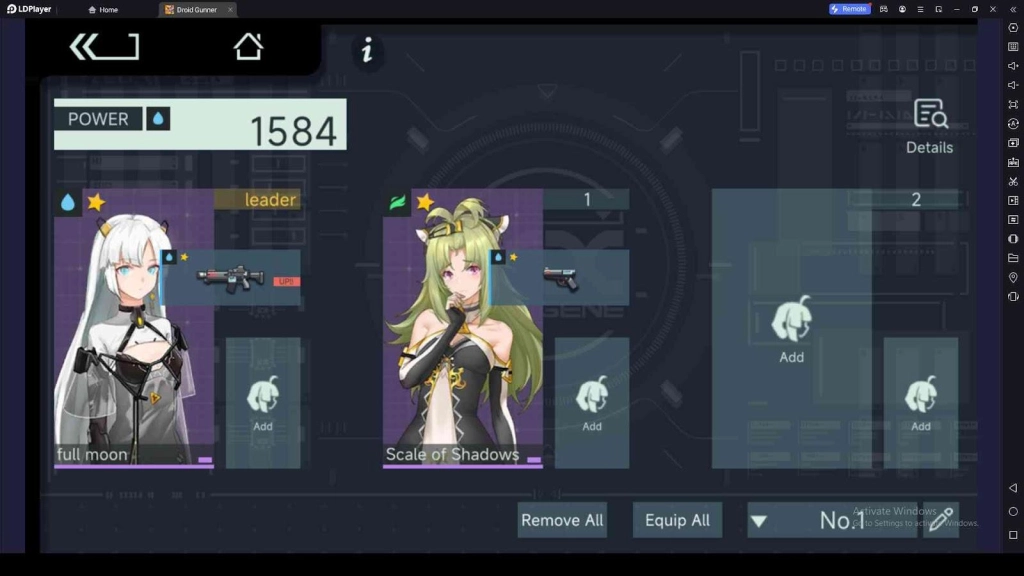View team Details

point(929,127)
